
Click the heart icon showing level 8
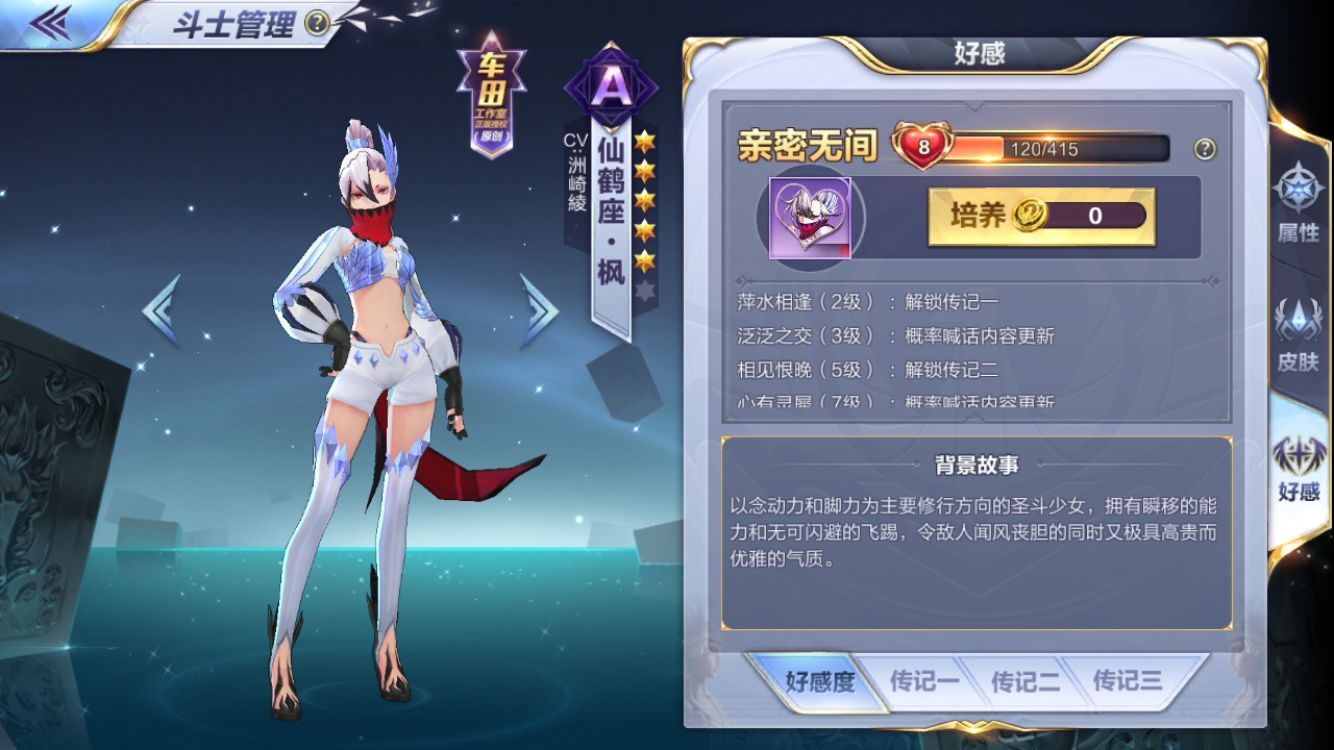click(920, 146)
